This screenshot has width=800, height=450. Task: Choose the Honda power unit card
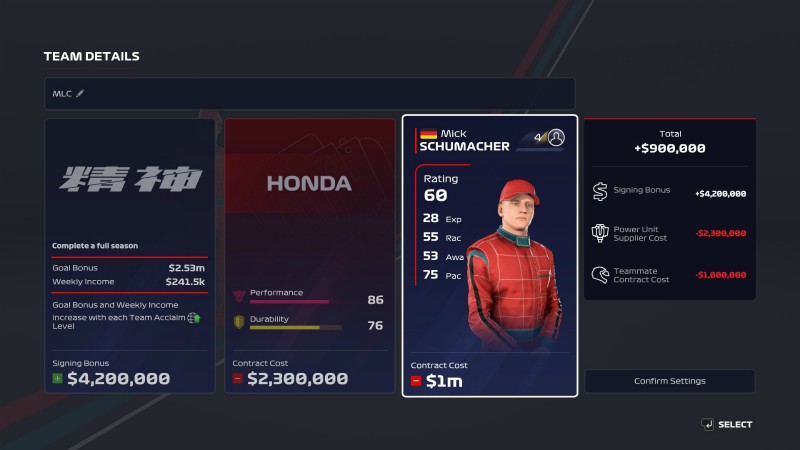(308, 257)
